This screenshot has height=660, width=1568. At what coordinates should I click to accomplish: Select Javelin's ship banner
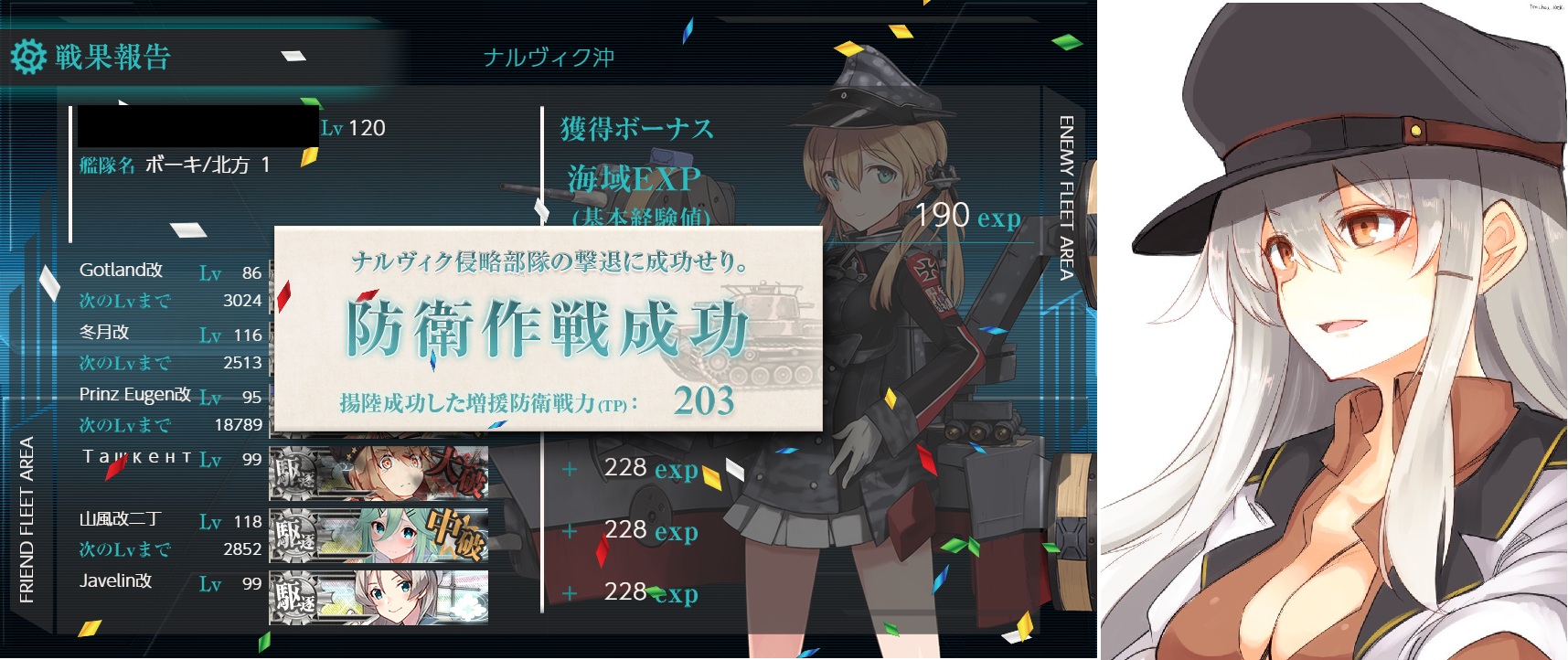point(379,597)
